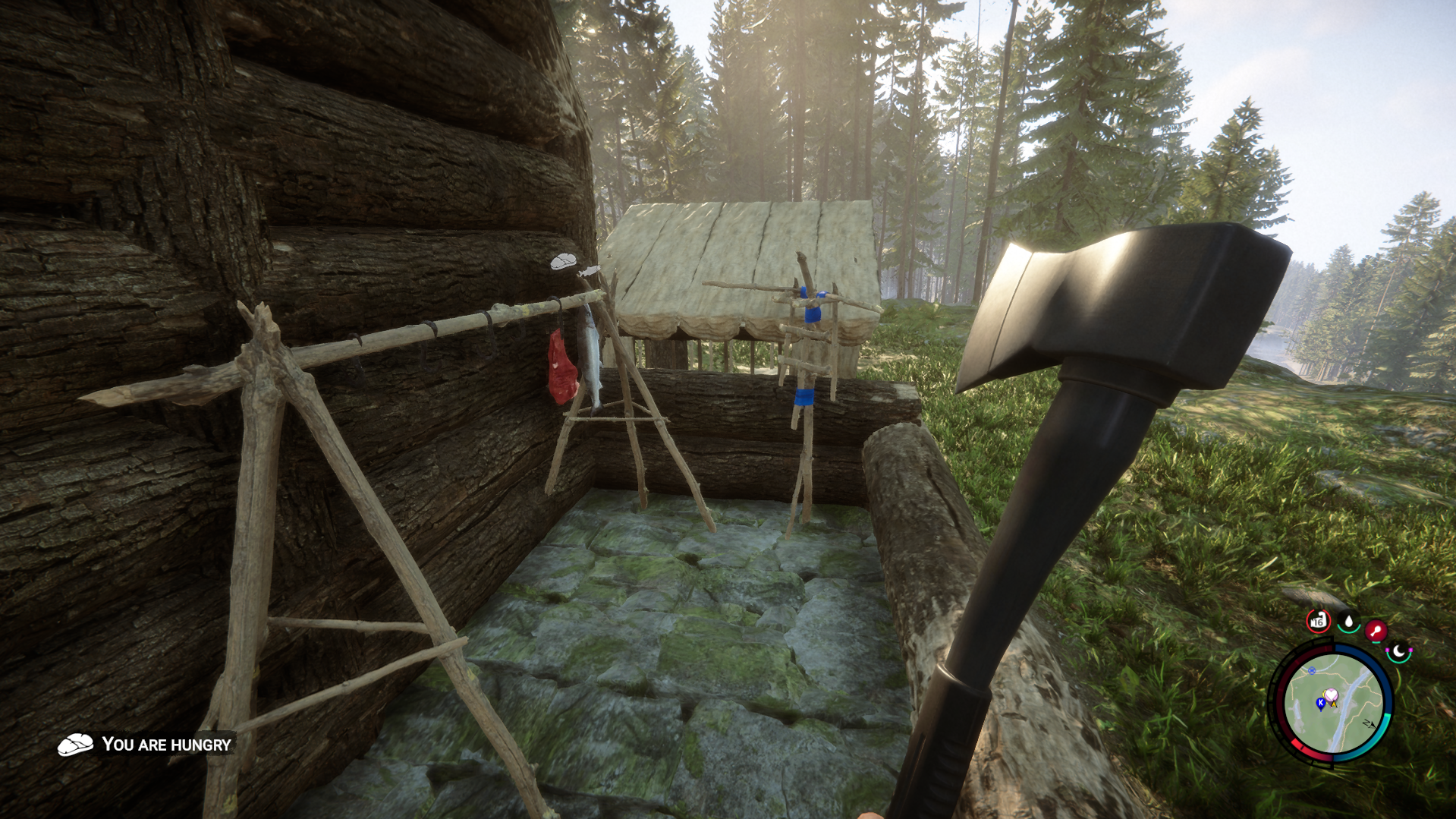This screenshot has height=819, width=1456.
Task: Toggle the blue waypoint circle on the minimap
Action: tap(1312, 671)
